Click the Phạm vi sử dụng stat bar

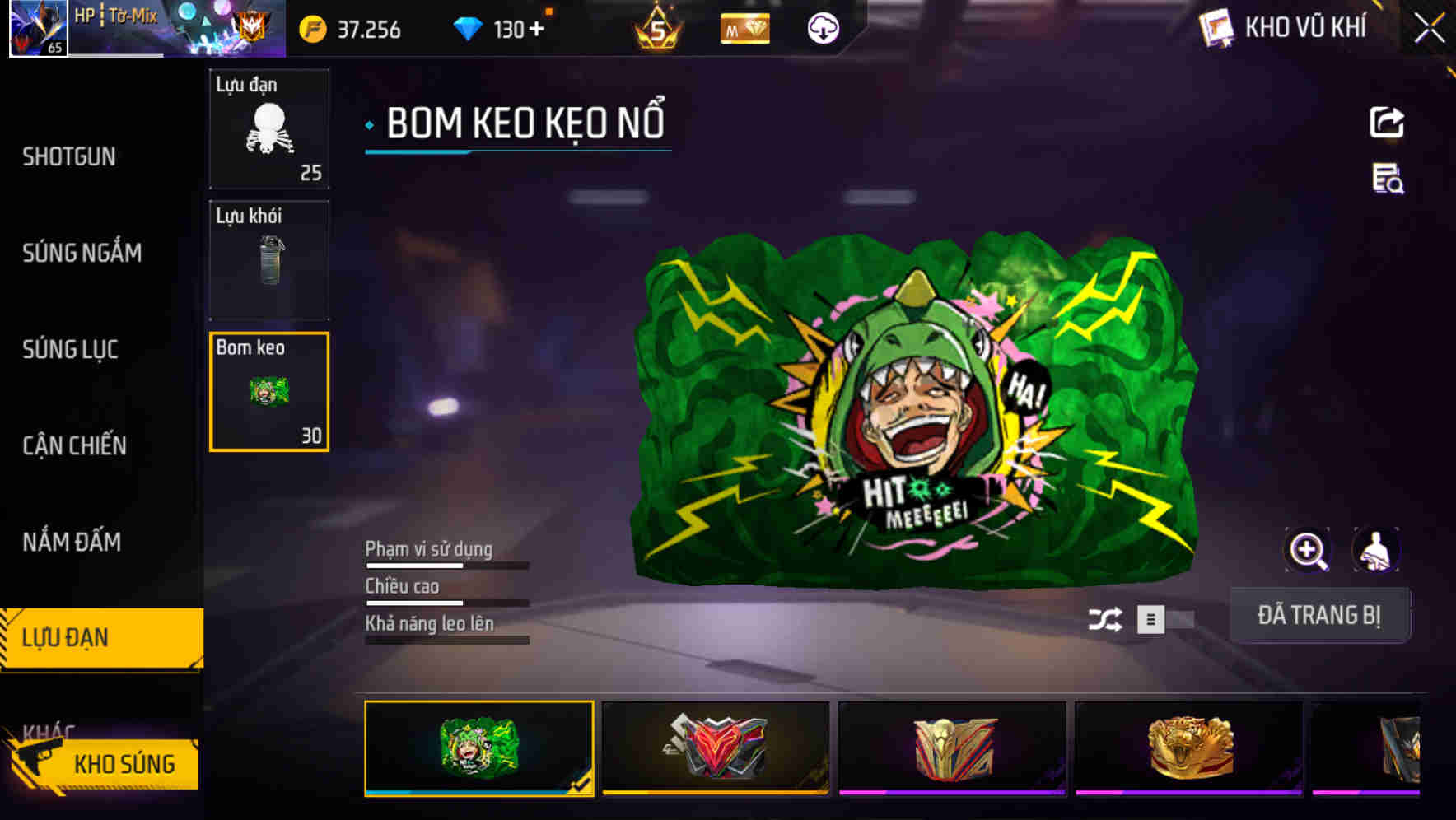pyautogui.click(x=446, y=566)
